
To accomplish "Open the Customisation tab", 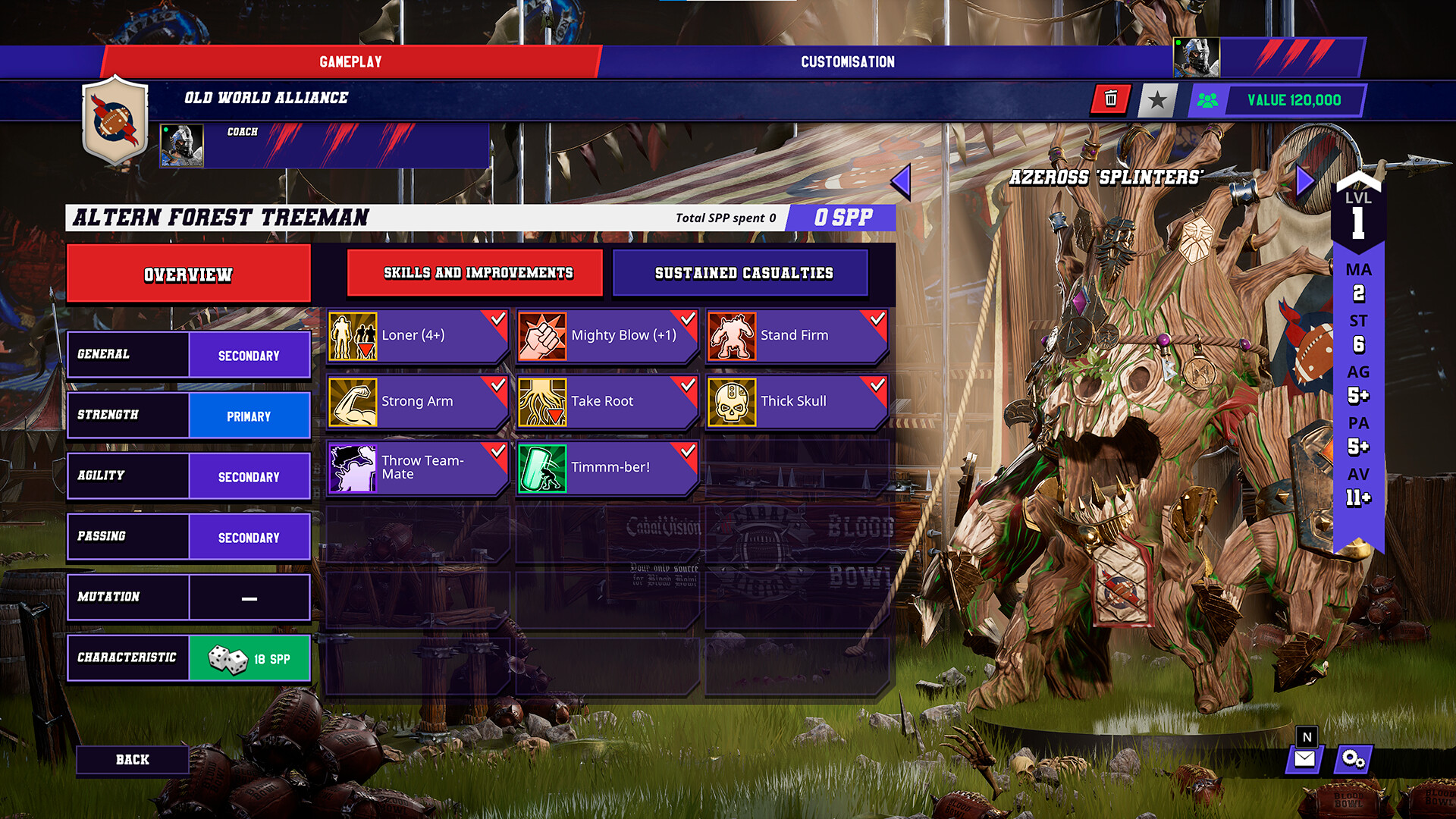I will pos(847,61).
